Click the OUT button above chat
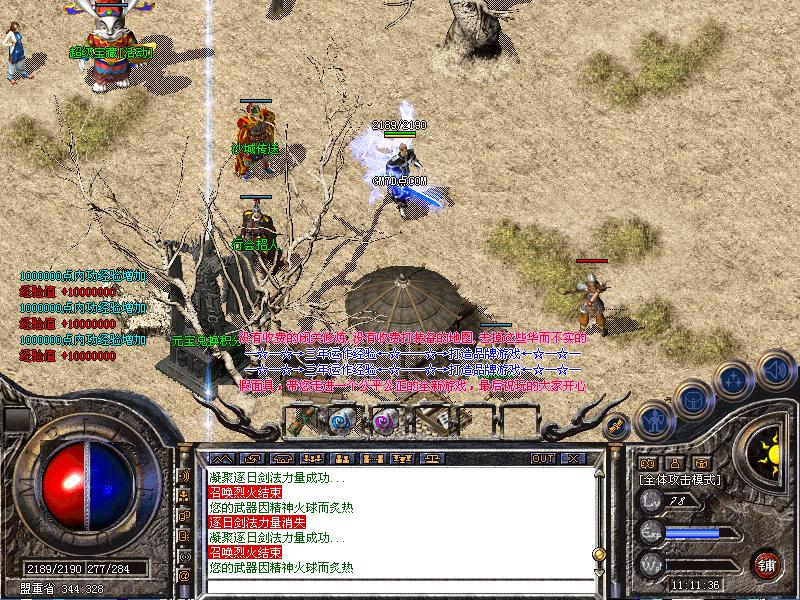800x600 pixels. (543, 458)
